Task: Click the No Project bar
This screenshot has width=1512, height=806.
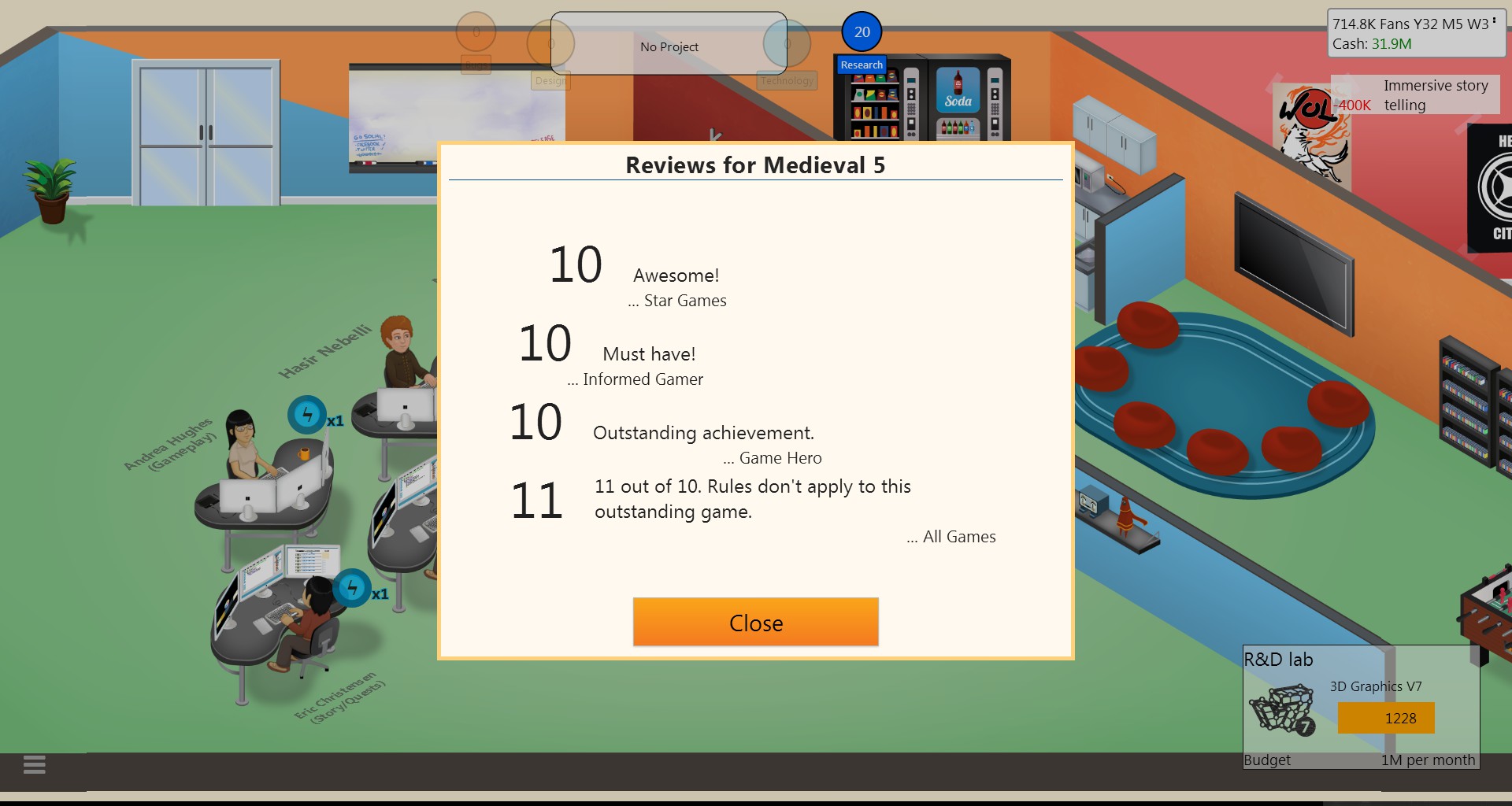Action: pyautogui.click(x=669, y=46)
